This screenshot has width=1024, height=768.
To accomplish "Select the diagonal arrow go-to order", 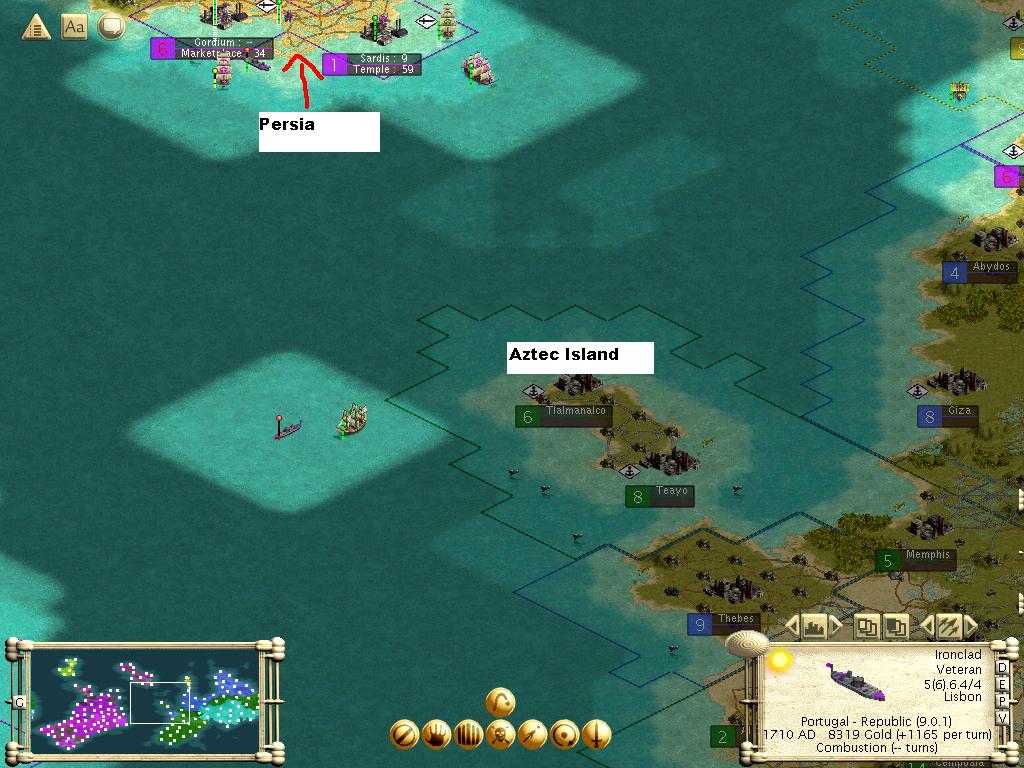I will coord(533,735).
